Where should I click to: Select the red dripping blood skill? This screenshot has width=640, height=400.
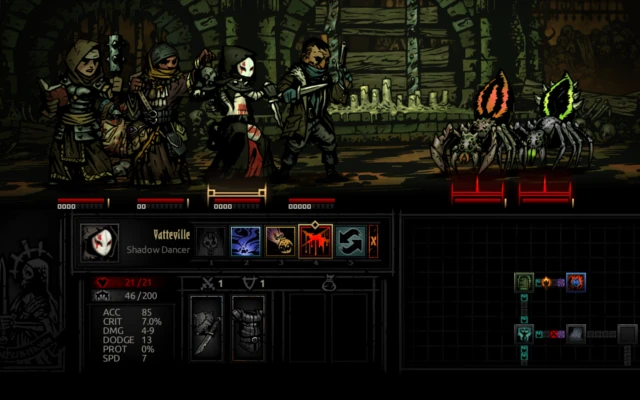pos(315,241)
